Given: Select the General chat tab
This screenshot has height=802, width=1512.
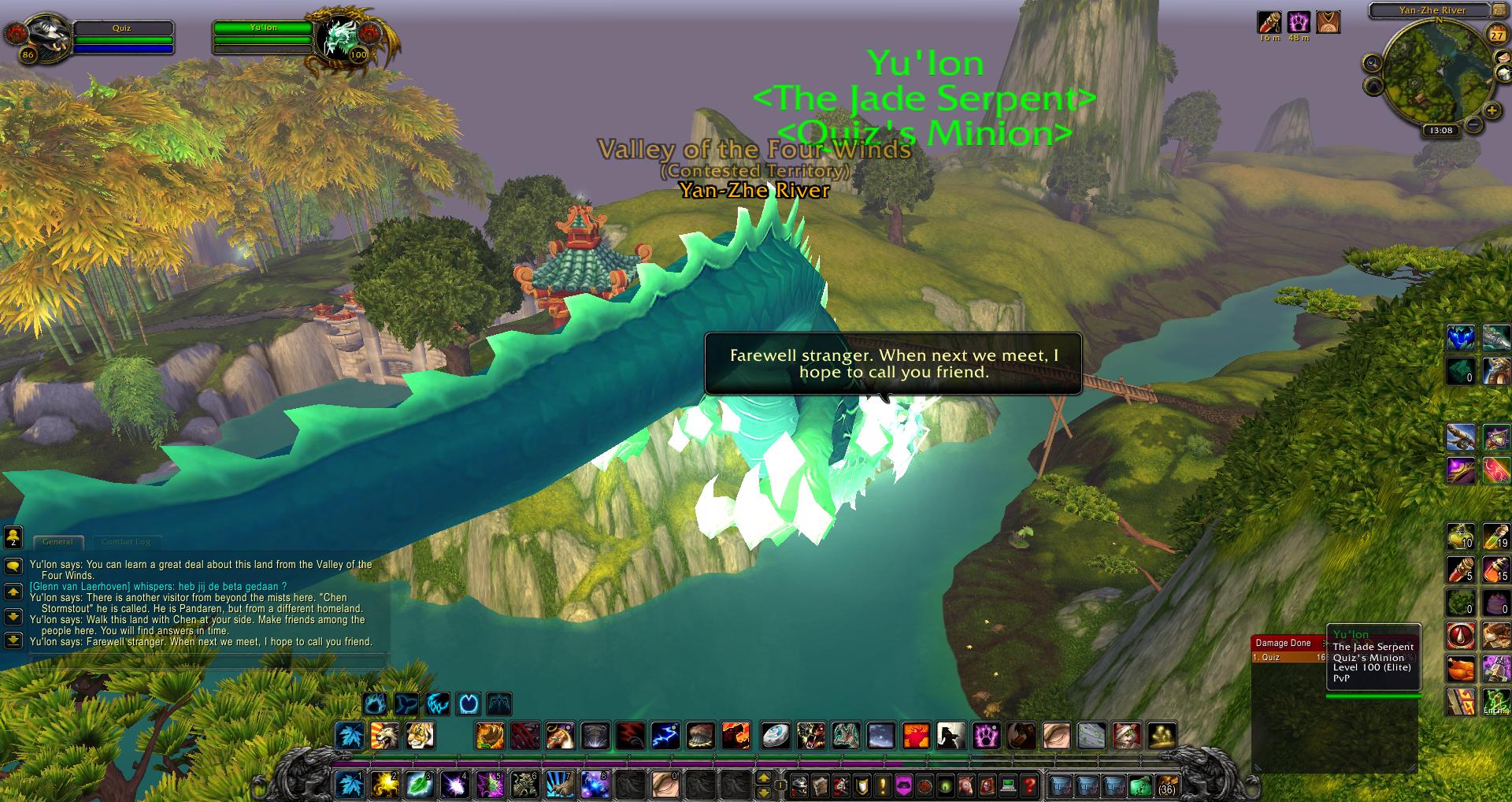Looking at the screenshot, I should 57,542.
